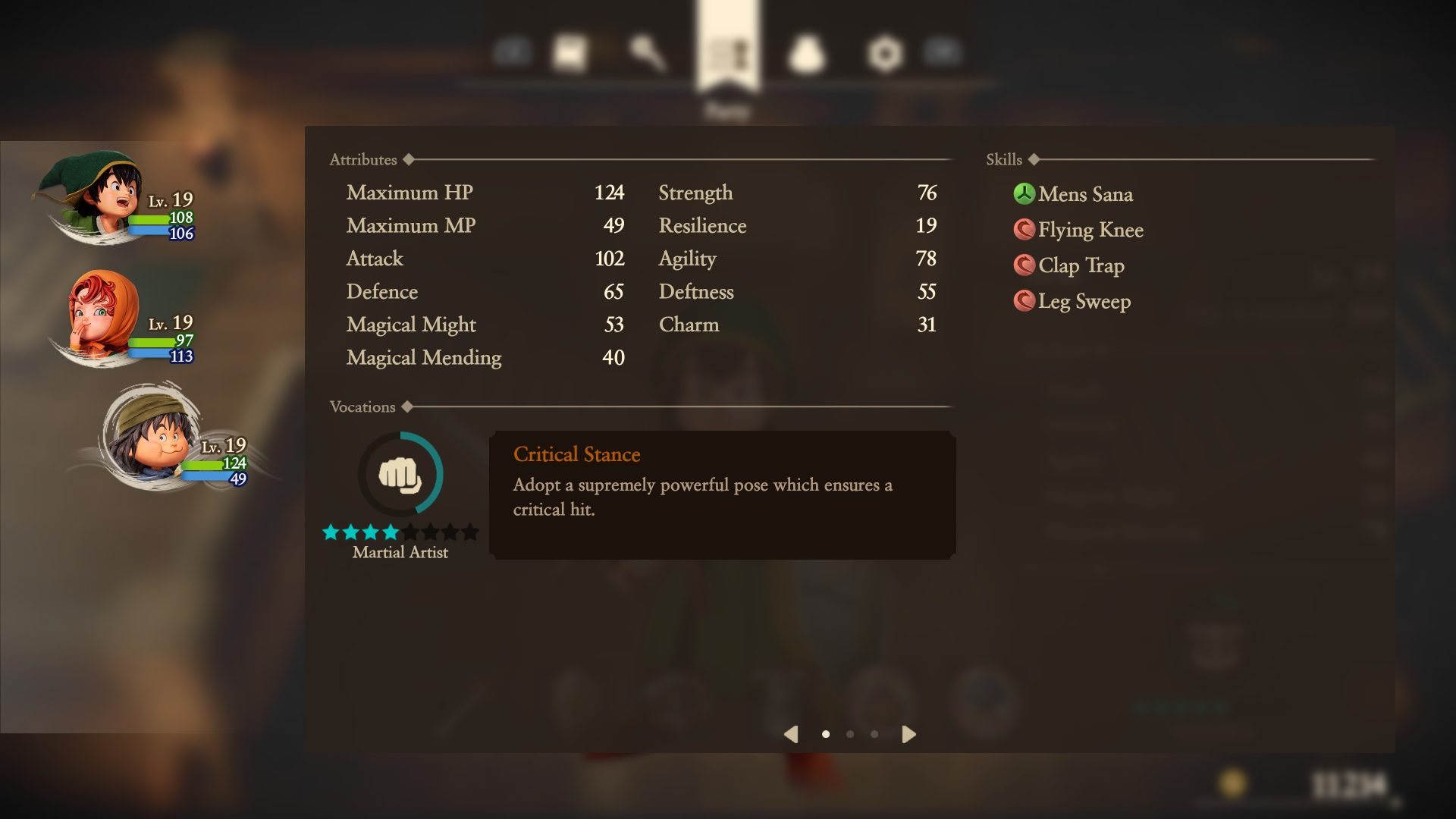The image size is (1456, 819).
Task: Choose the Flying Knee skill
Action: (x=1090, y=230)
